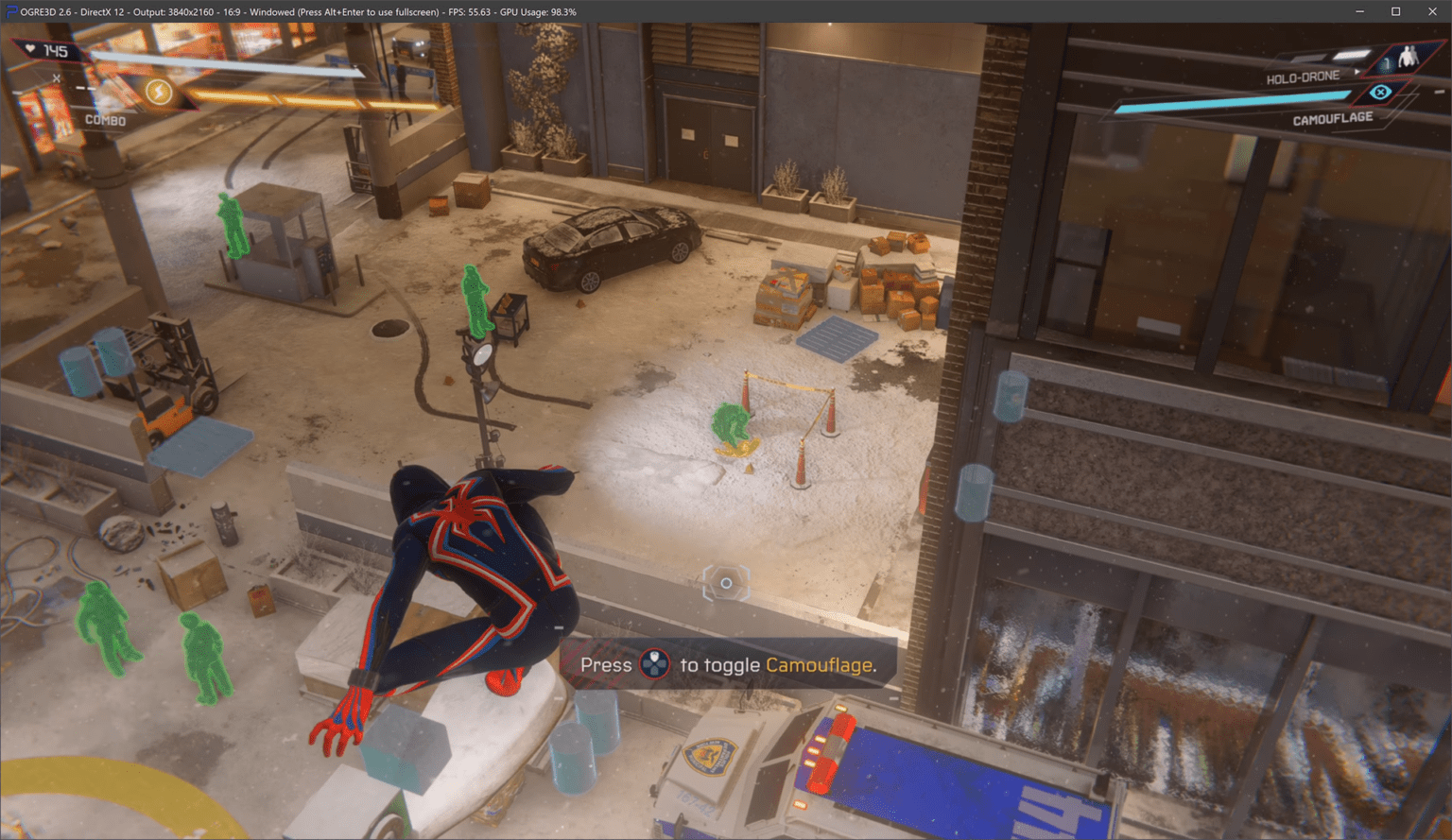Click the grenade icon next to the Holo-Drone figures

tap(1385, 64)
